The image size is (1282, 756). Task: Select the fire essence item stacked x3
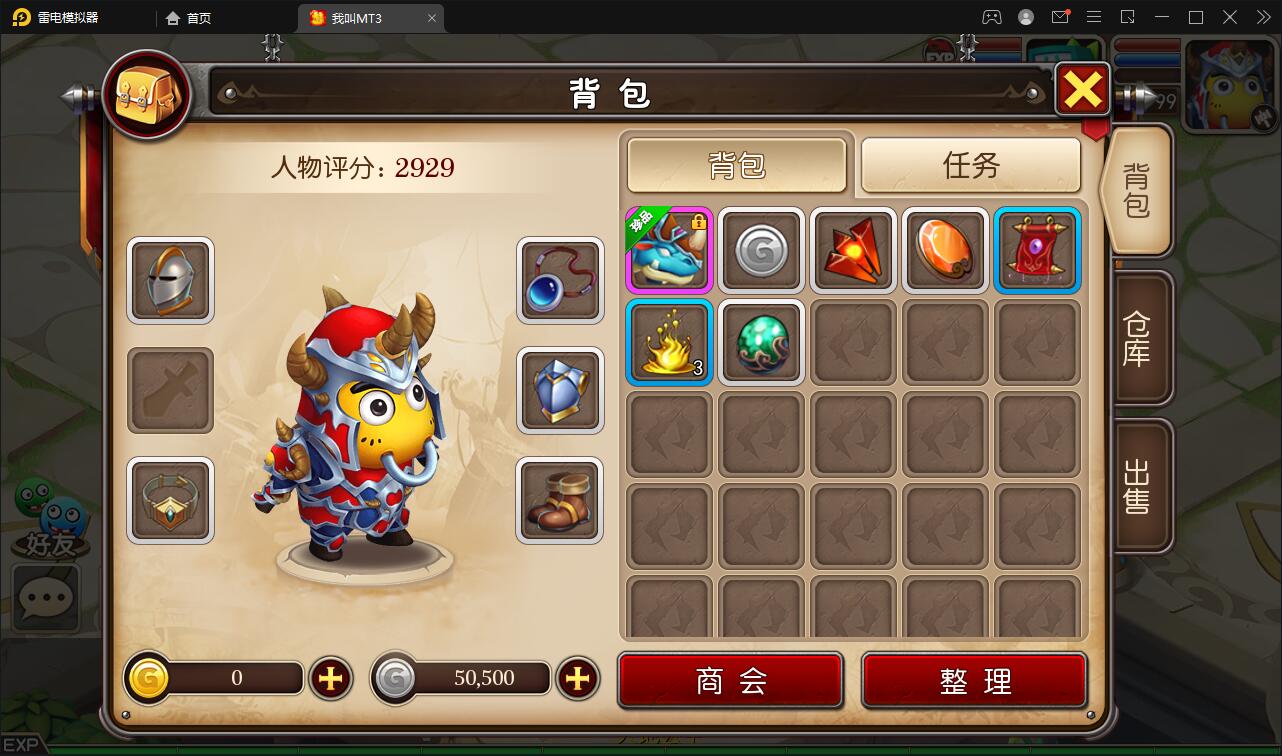point(668,342)
